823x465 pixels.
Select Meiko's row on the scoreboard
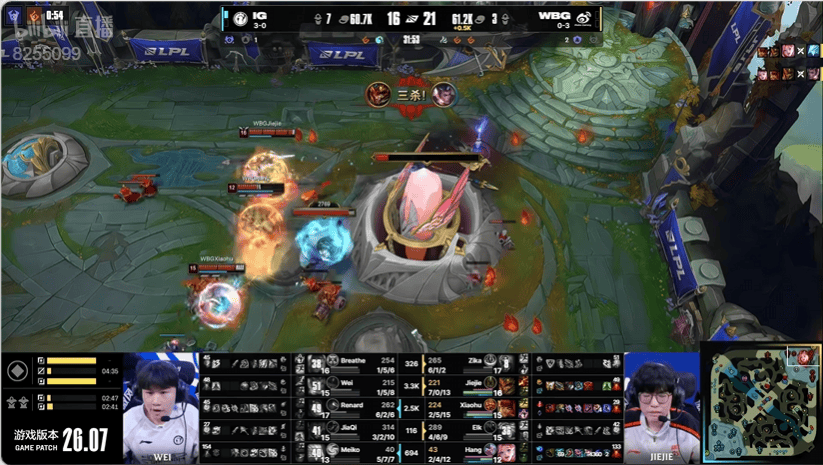point(350,454)
